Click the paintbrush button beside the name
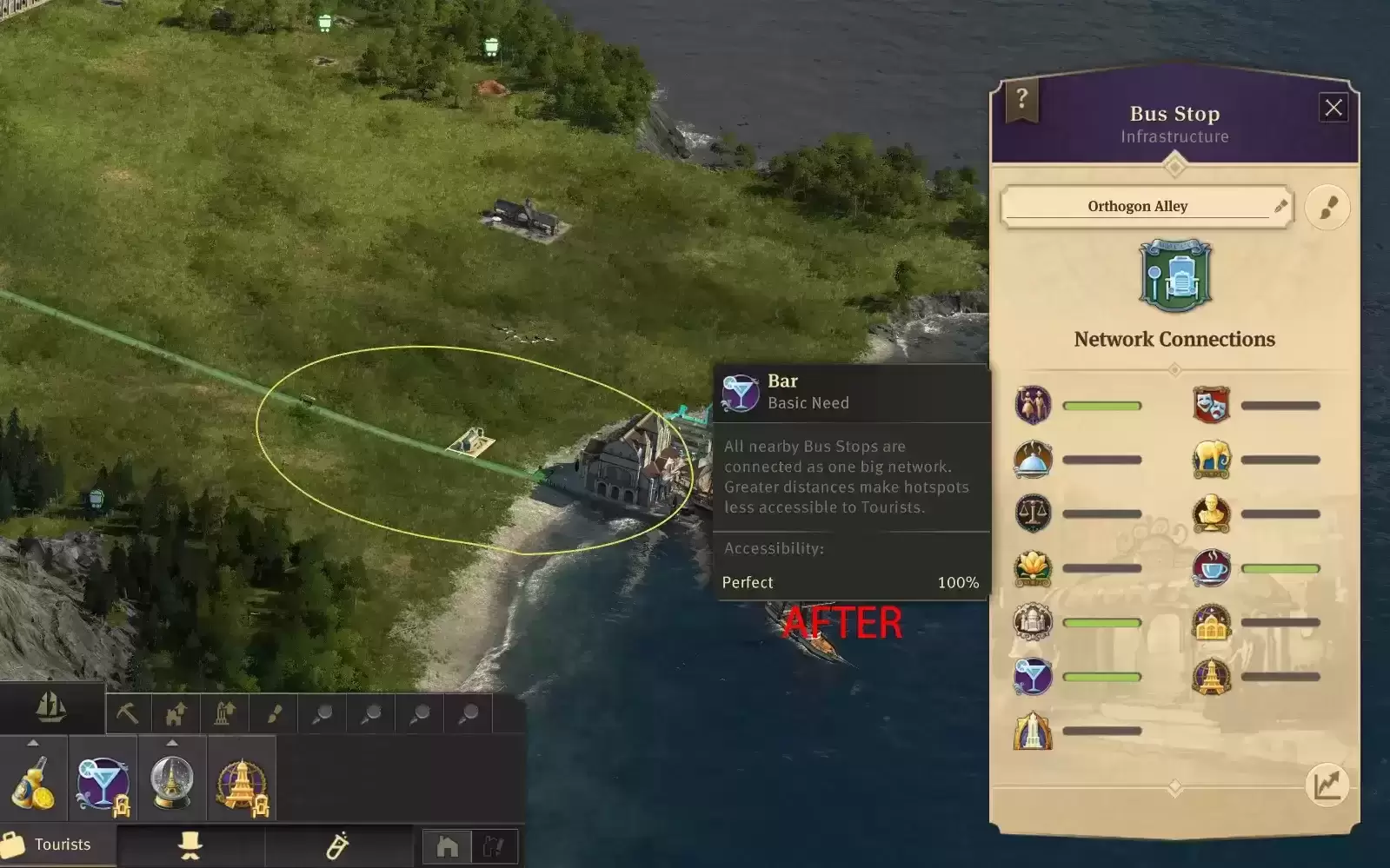1390x868 pixels. point(1327,208)
